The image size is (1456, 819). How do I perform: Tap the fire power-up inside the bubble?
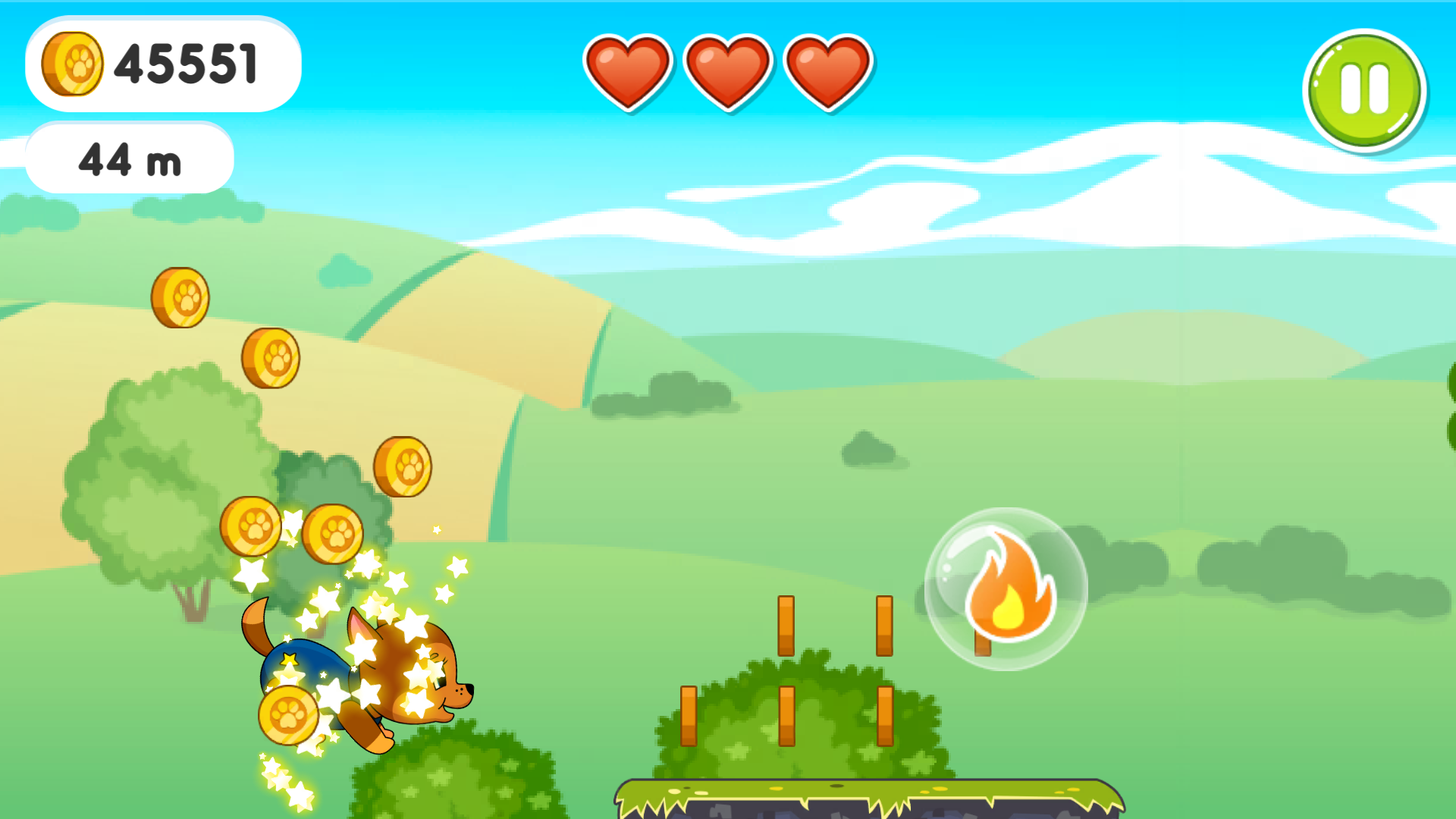pyautogui.click(x=1012, y=591)
